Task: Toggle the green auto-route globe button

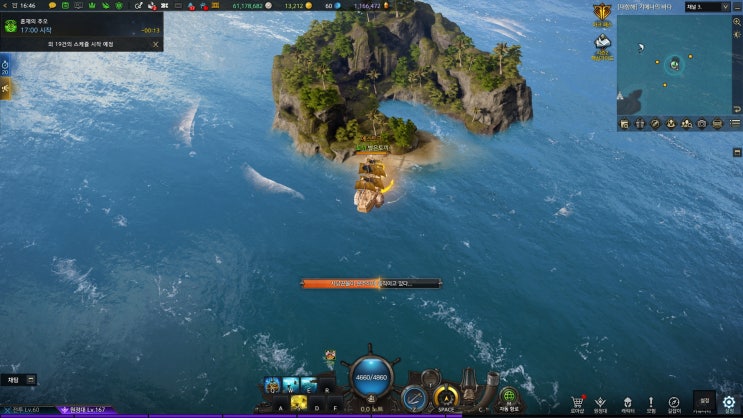Action: click(x=509, y=394)
